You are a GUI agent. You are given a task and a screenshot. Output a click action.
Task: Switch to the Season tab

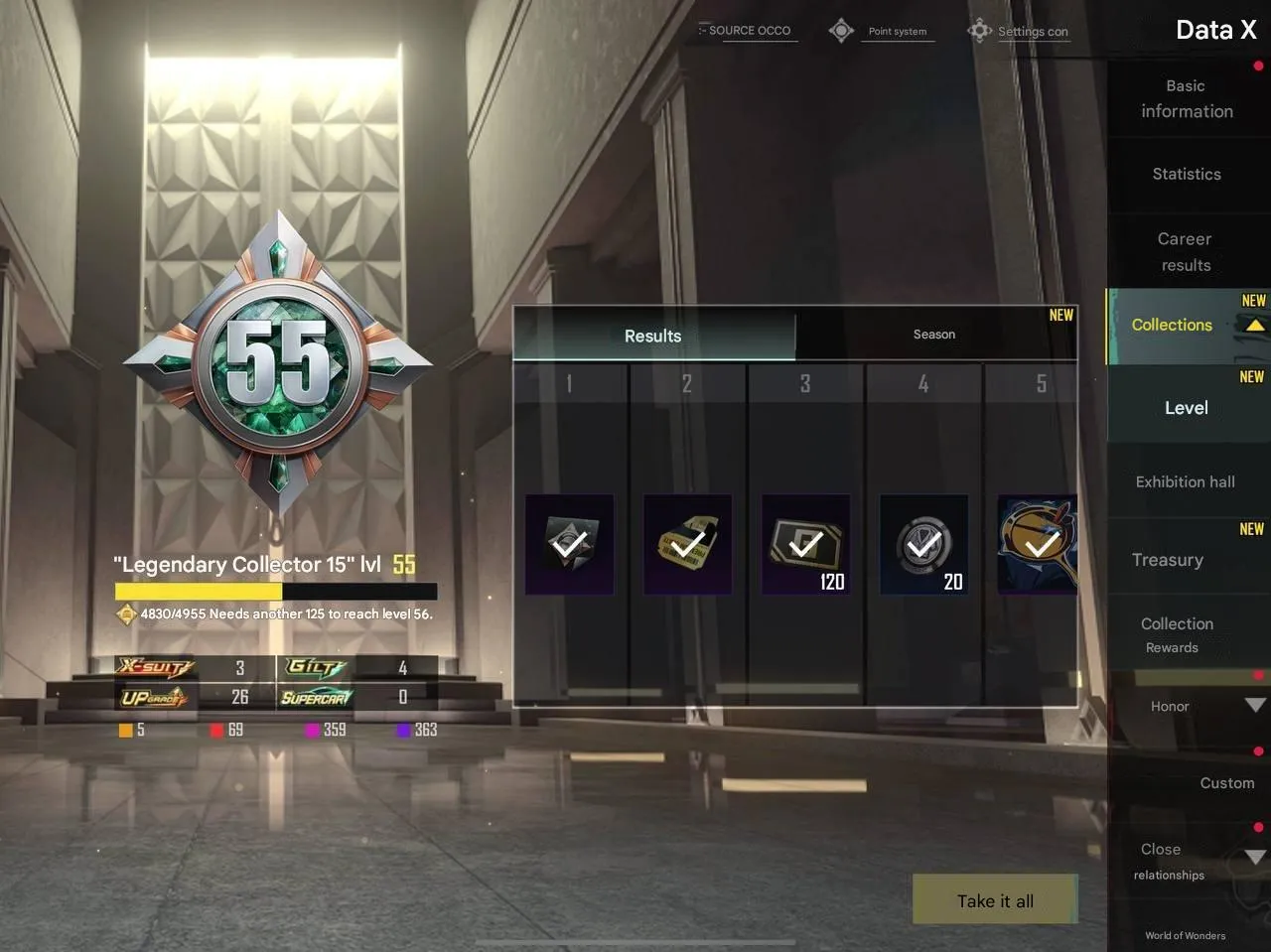coord(932,335)
